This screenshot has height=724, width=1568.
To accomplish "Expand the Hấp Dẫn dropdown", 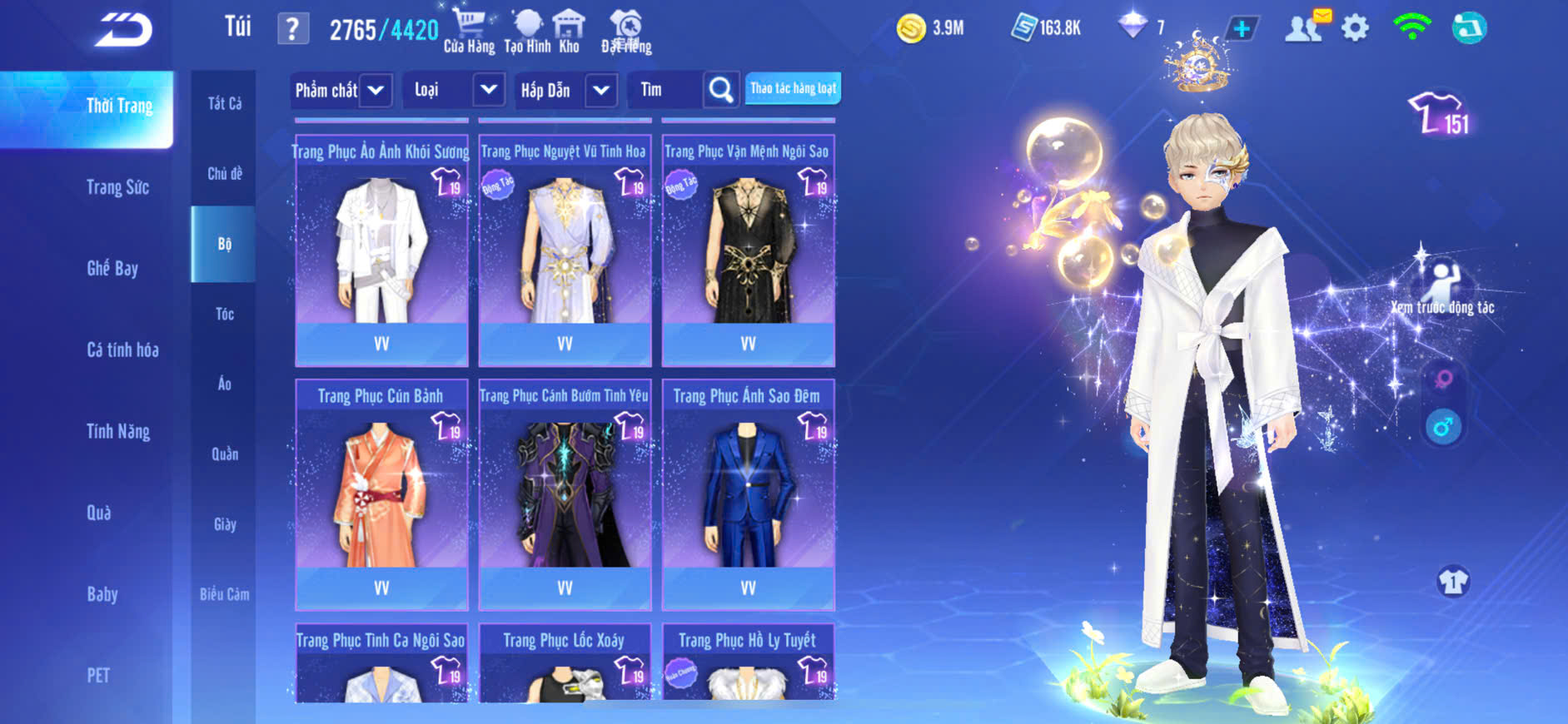I will click(x=601, y=90).
